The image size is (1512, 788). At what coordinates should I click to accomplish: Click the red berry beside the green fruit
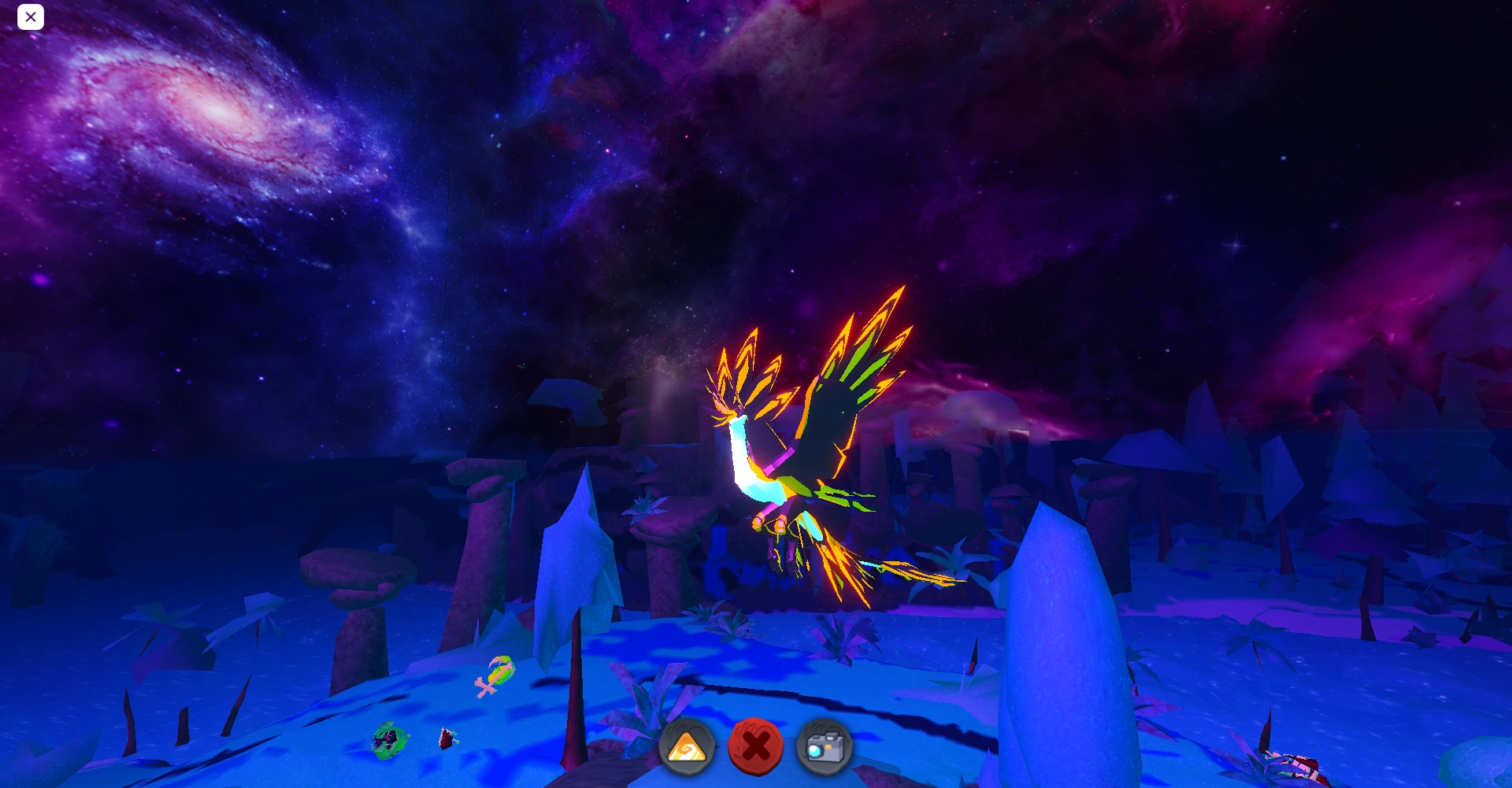coord(445,738)
